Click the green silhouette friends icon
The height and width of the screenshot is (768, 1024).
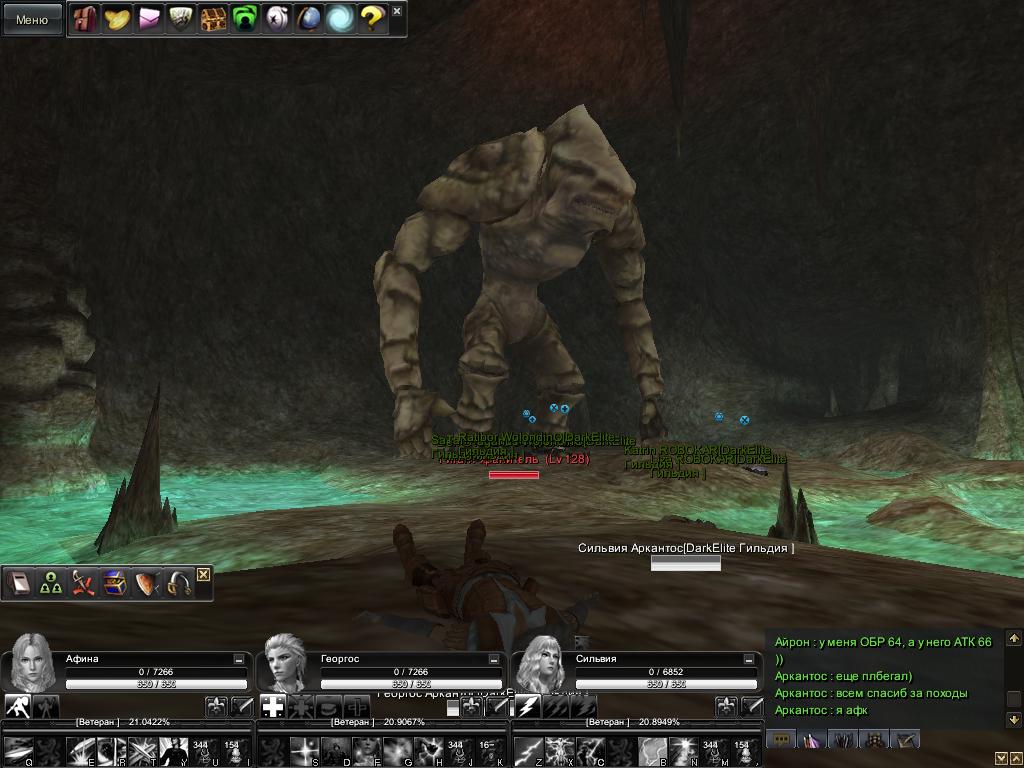245,19
